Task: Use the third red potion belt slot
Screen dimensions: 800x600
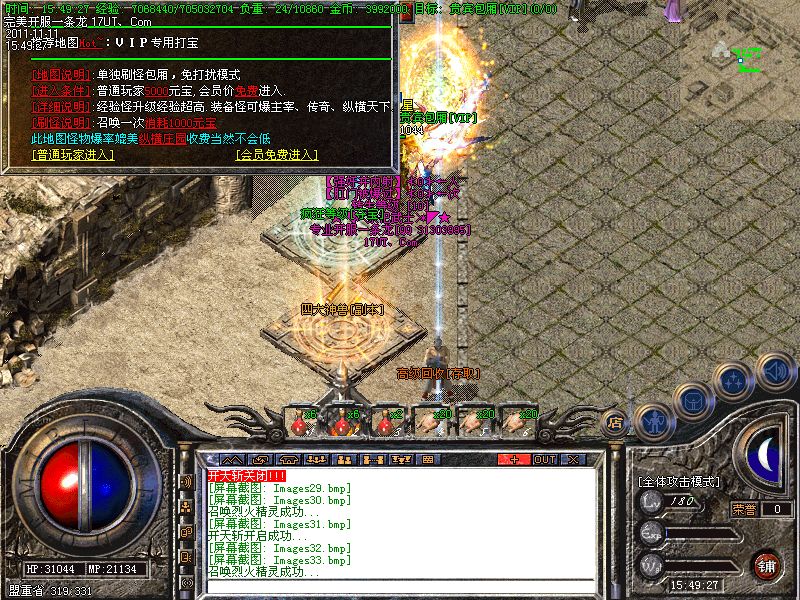Action: point(386,422)
